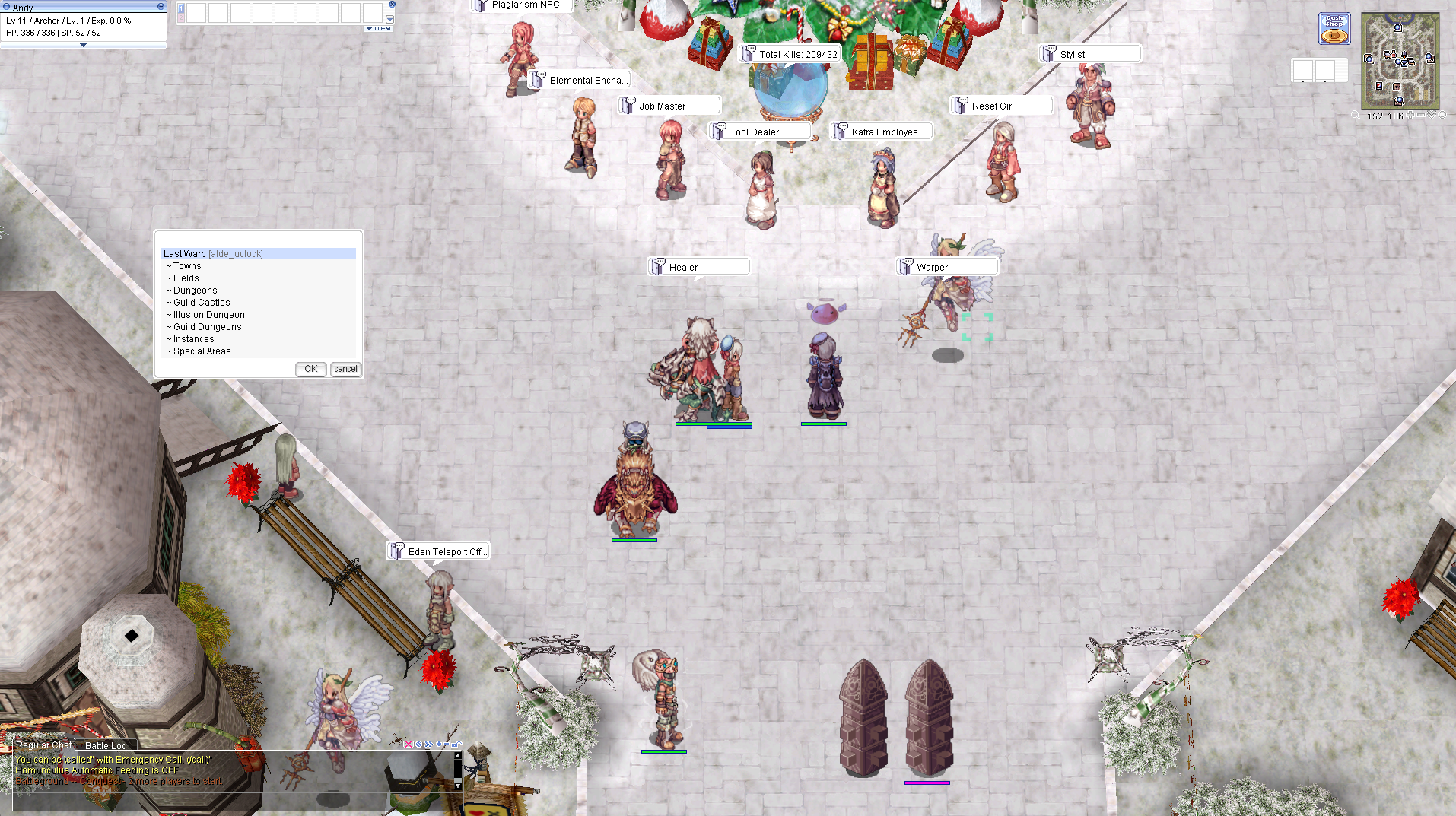
Task: Zoom out the minimap with the minus icon
Action: (x=1419, y=115)
